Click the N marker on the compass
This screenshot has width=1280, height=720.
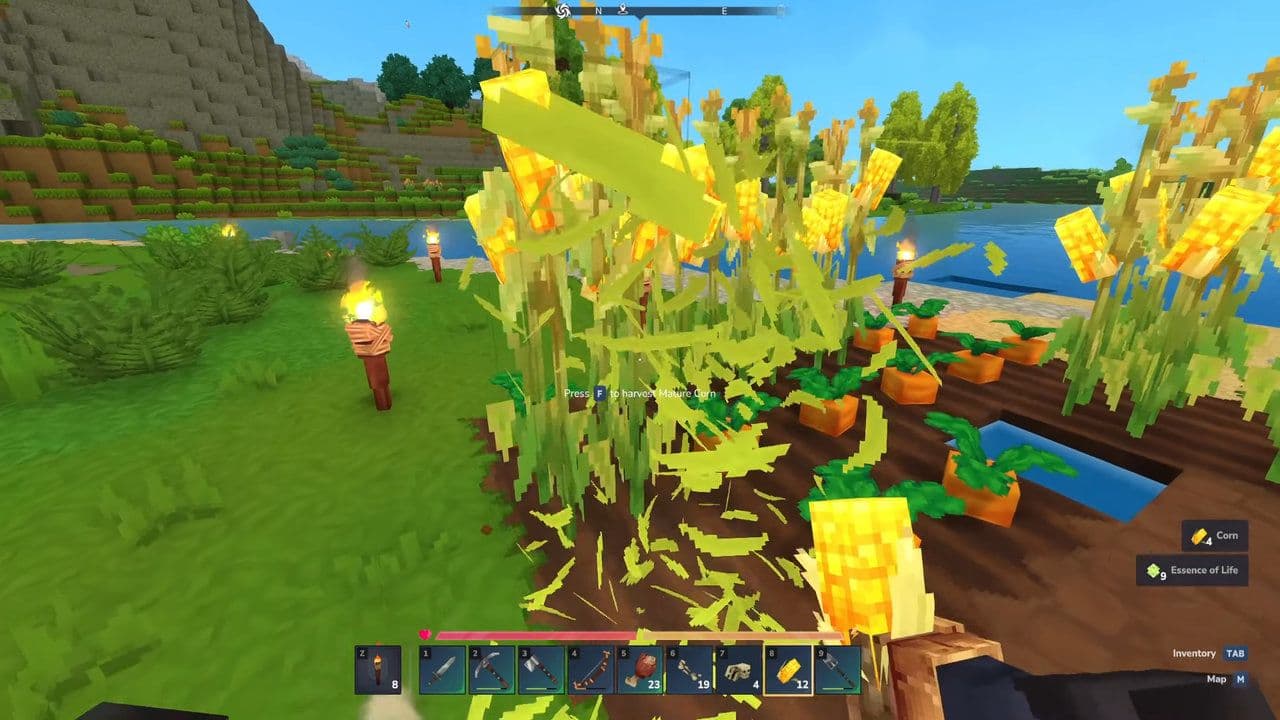point(598,11)
